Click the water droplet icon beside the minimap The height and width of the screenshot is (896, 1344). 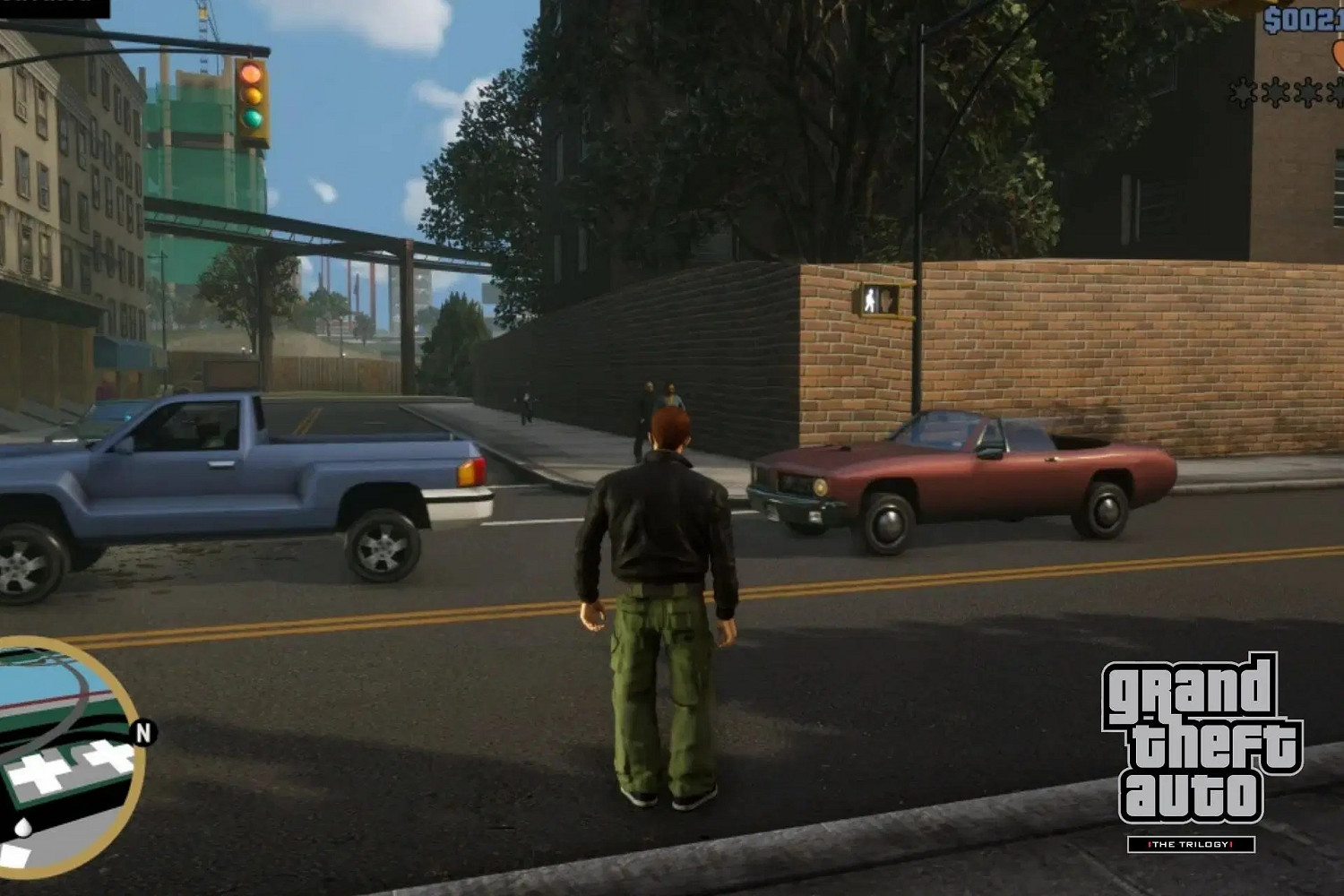pyautogui.click(x=23, y=825)
